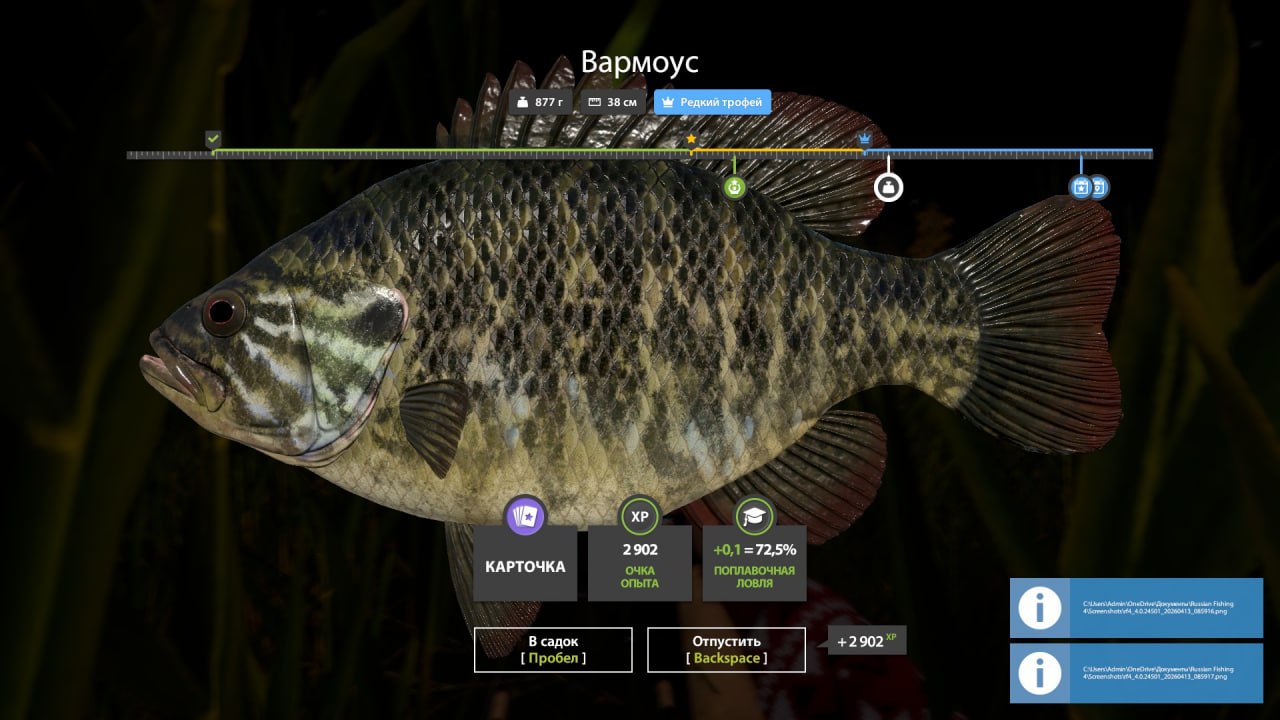Viewport: 1280px width, 720px height.
Task: Release the fish with Отпустить
Action: 726,650
